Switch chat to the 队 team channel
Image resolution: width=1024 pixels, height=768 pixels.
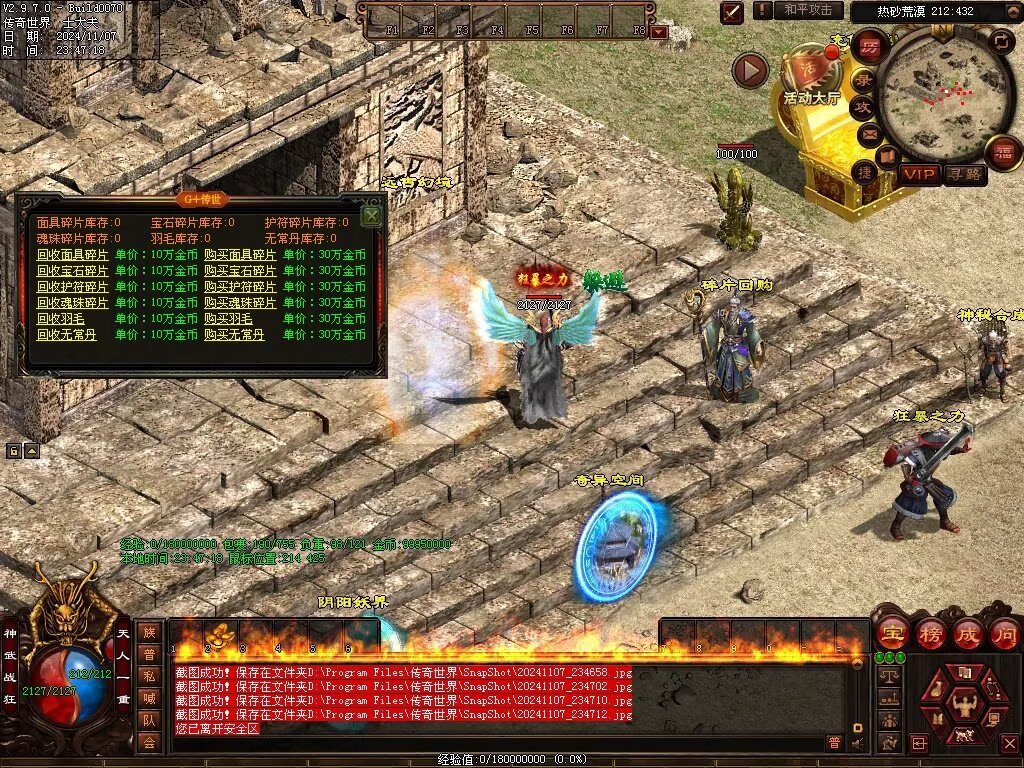149,719
